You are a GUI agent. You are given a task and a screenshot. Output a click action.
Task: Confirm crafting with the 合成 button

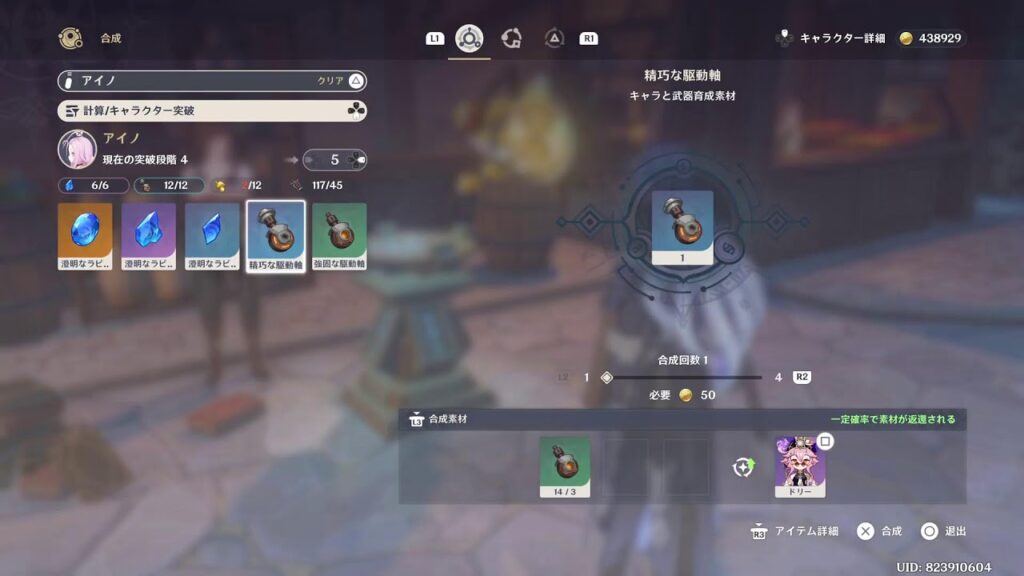click(x=879, y=531)
